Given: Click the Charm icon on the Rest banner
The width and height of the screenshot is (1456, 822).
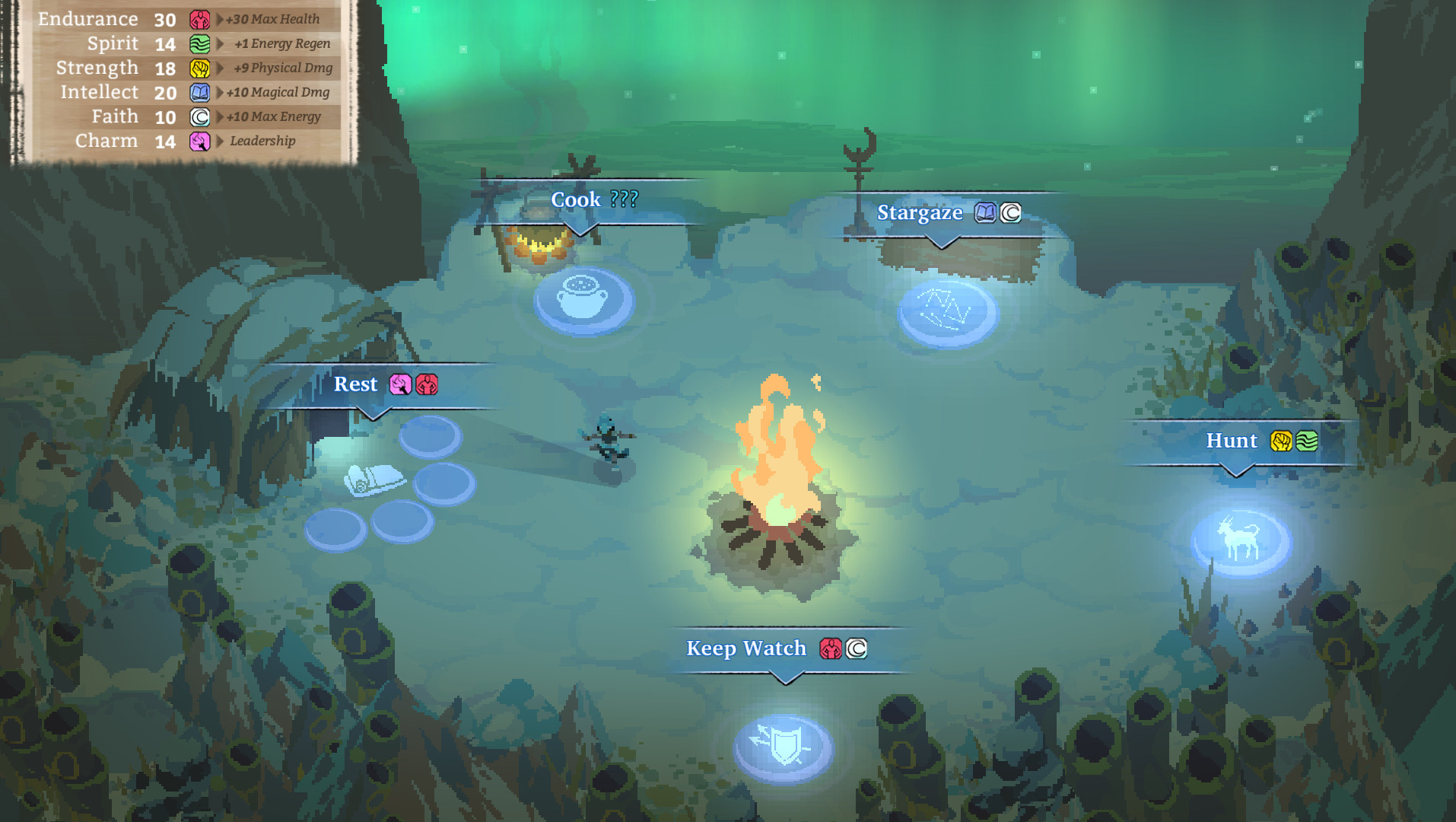Looking at the screenshot, I should (402, 385).
